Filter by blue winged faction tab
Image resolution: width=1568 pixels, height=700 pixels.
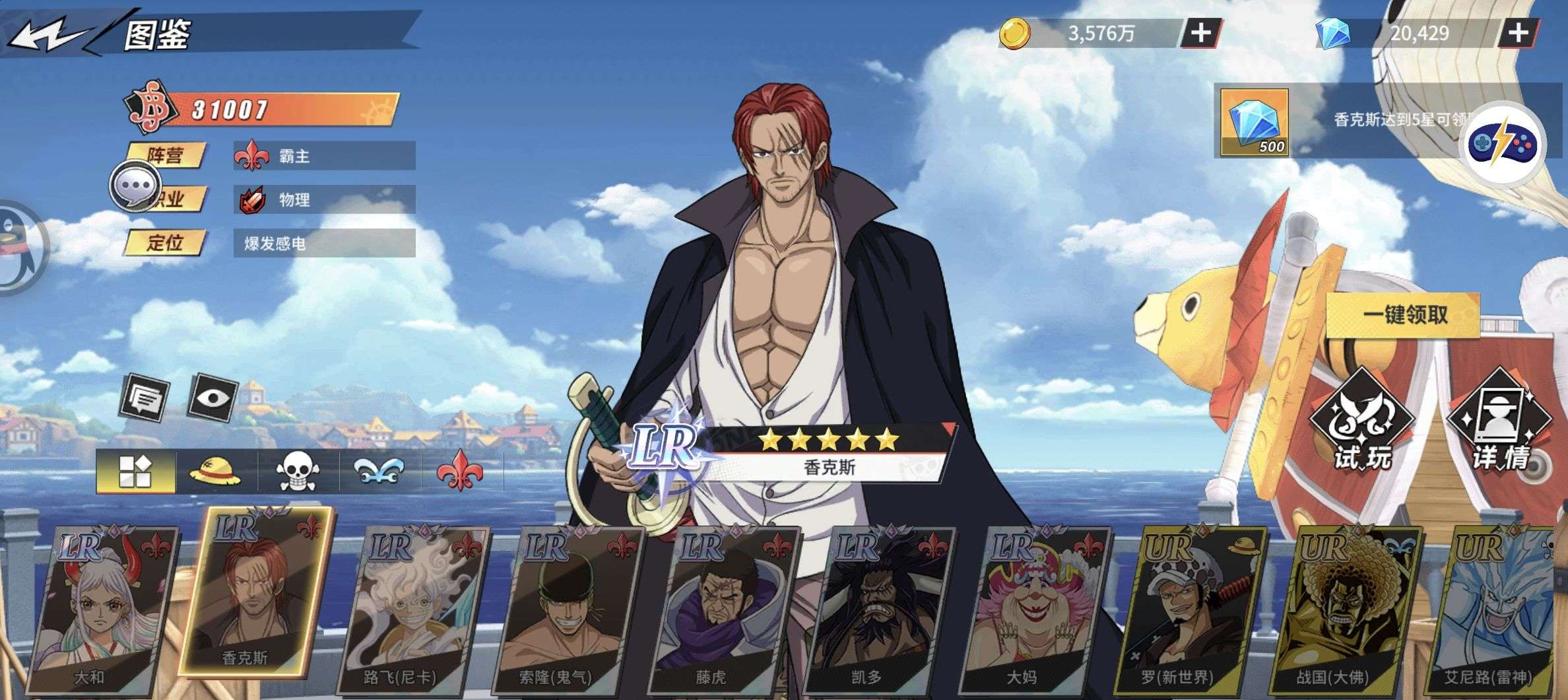(x=379, y=472)
